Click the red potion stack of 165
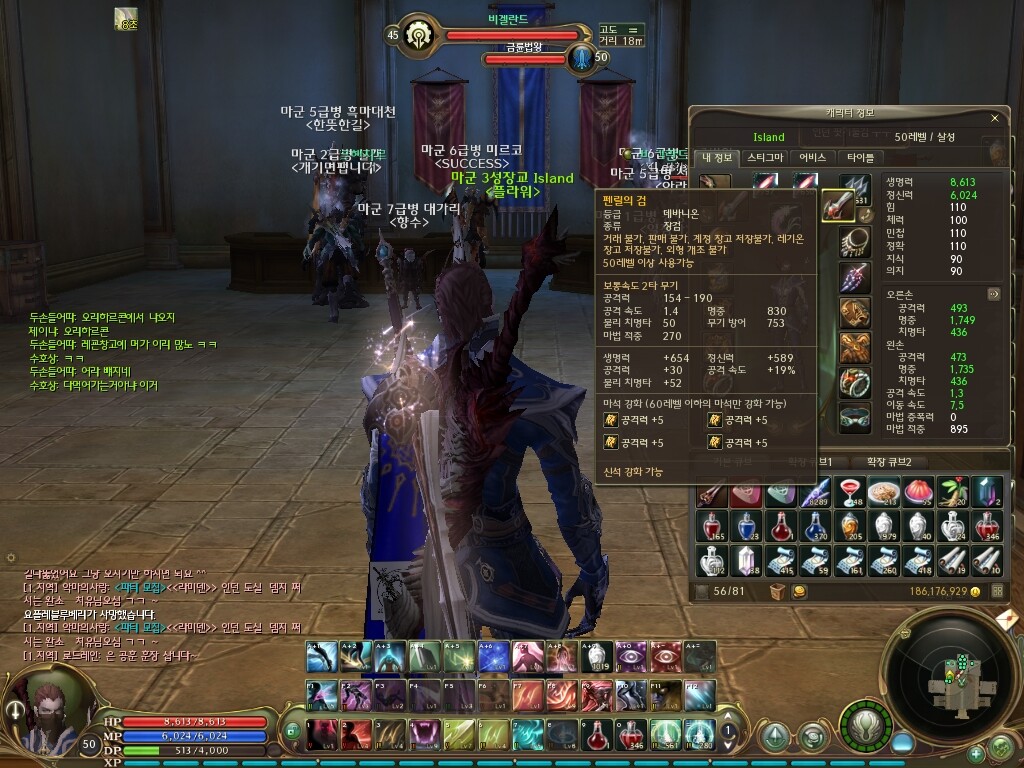 [712, 526]
